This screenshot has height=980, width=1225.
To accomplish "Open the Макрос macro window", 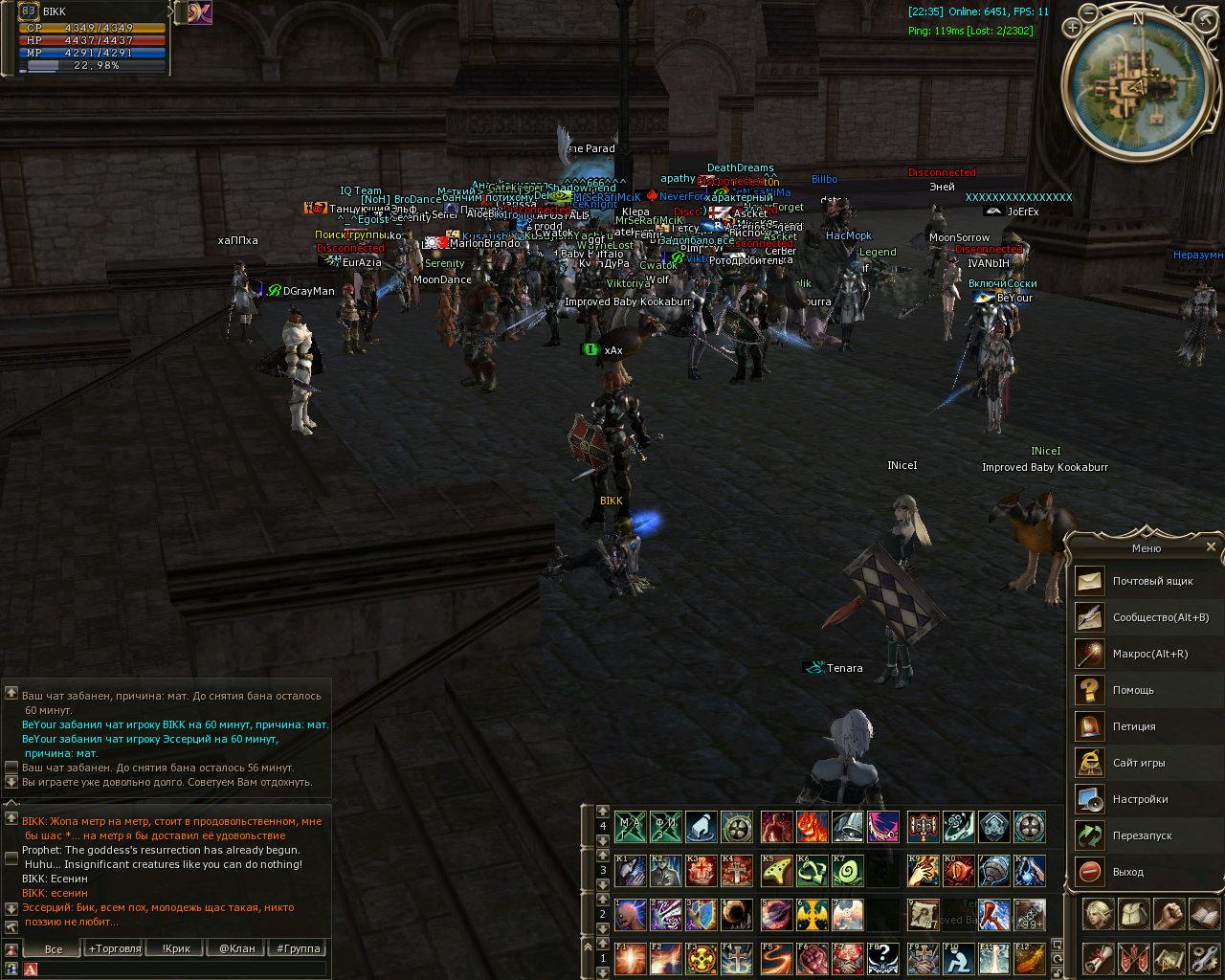I will (x=1149, y=654).
